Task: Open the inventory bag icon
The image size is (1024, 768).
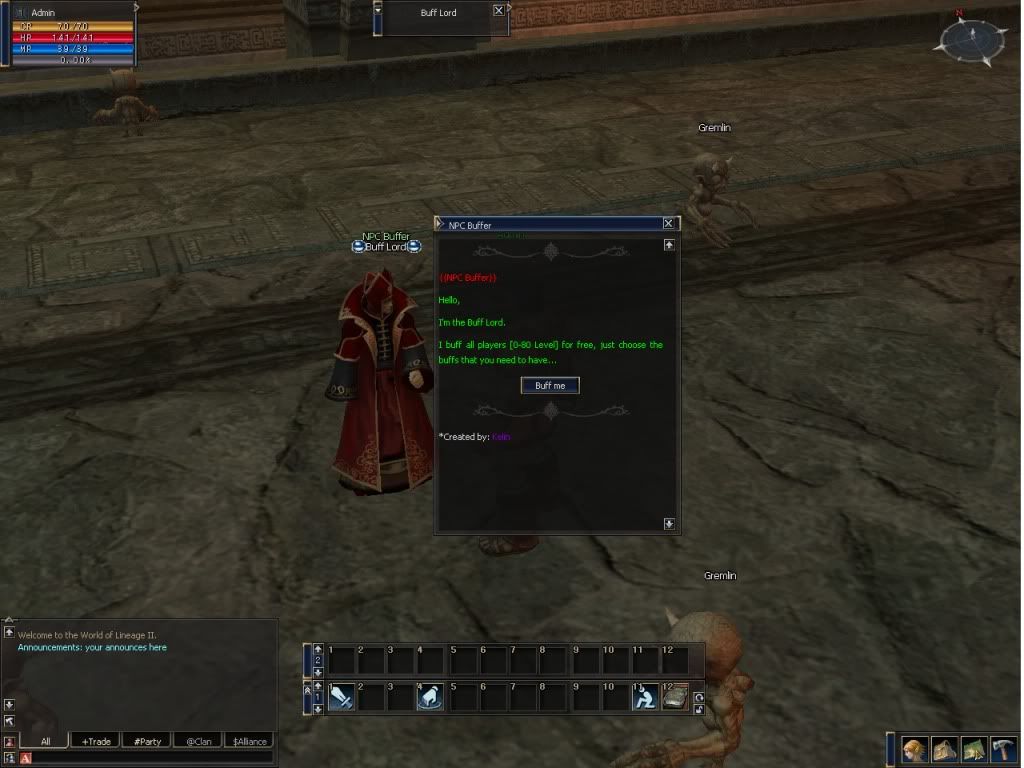Action: (x=944, y=750)
